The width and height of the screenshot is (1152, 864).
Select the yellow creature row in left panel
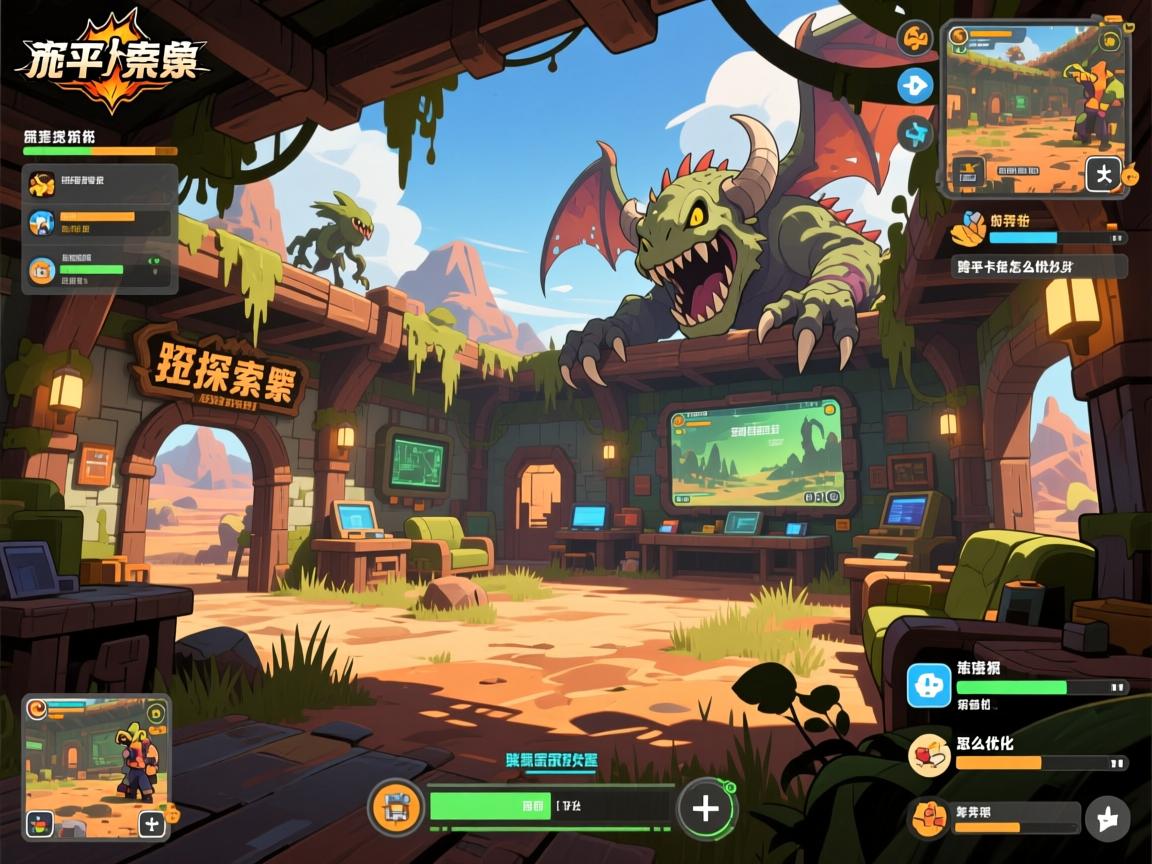click(x=100, y=183)
